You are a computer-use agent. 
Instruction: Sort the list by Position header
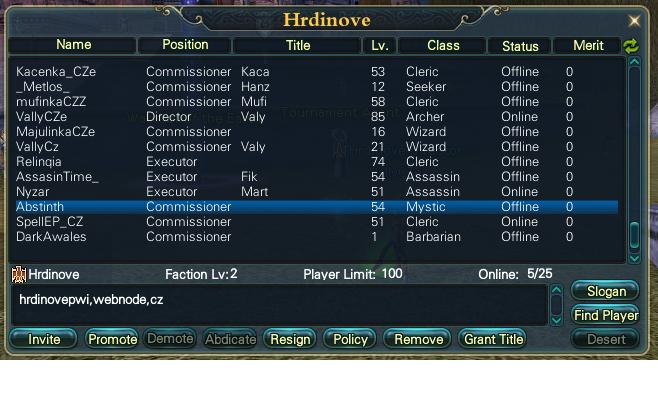click(x=185, y=45)
